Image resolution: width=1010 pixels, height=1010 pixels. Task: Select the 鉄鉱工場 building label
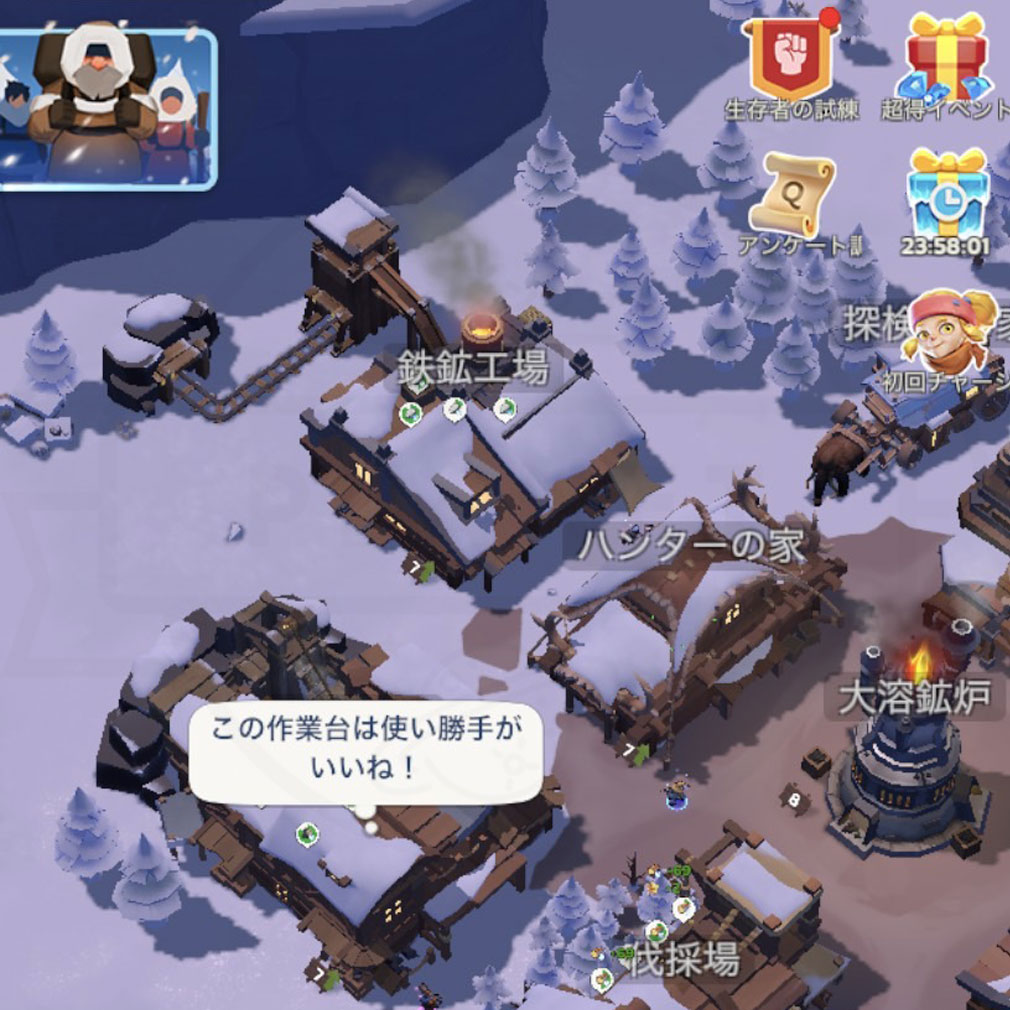tap(472, 369)
